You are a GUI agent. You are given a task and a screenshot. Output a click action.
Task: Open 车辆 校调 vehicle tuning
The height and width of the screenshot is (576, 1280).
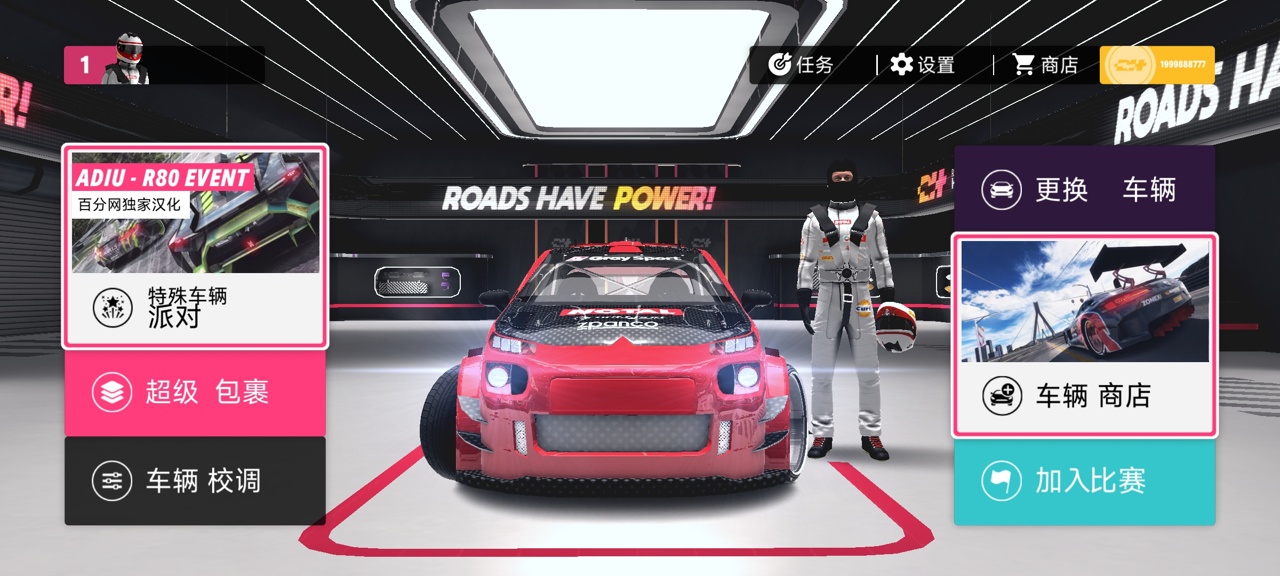(x=195, y=481)
